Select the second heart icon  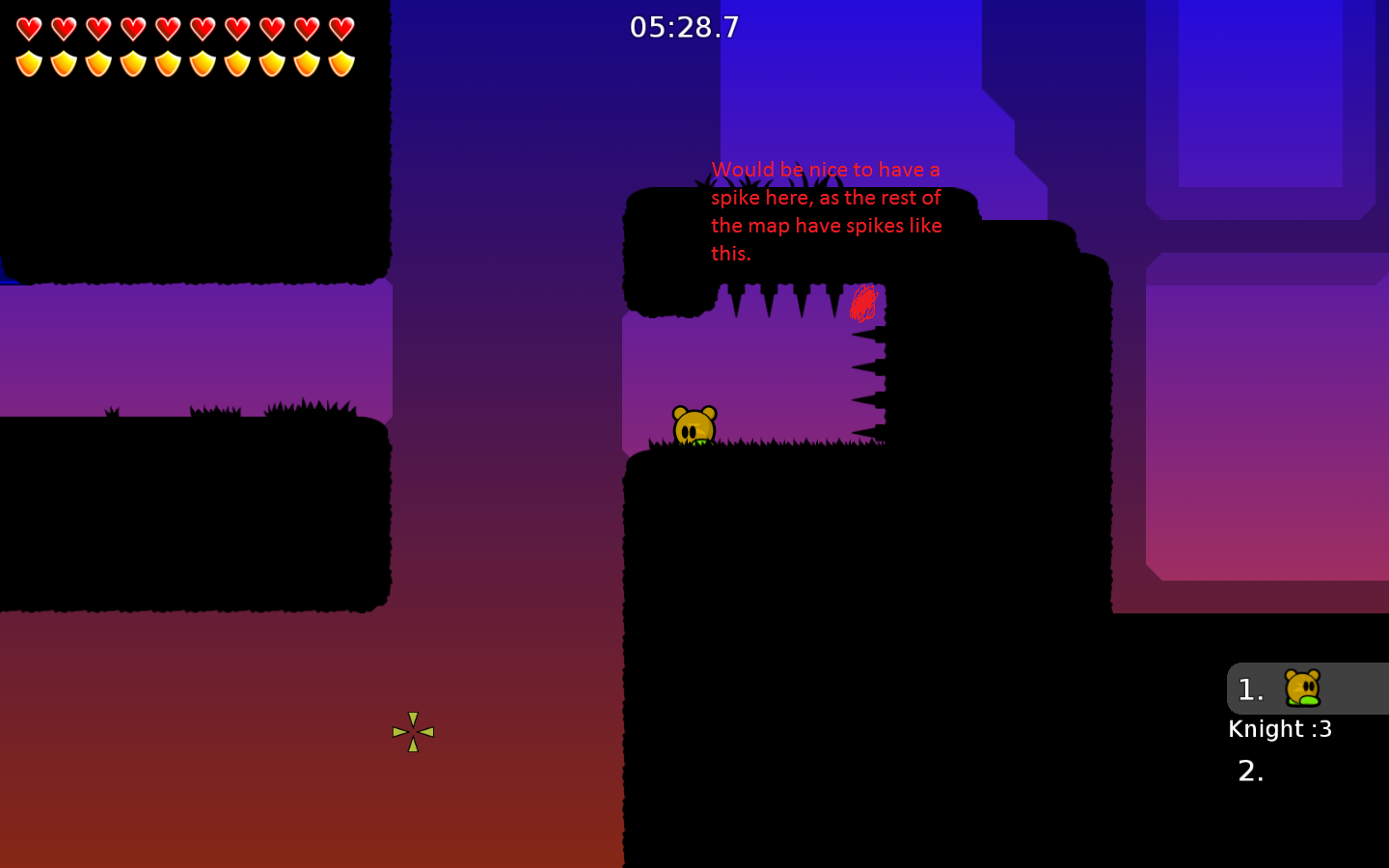click(63, 28)
